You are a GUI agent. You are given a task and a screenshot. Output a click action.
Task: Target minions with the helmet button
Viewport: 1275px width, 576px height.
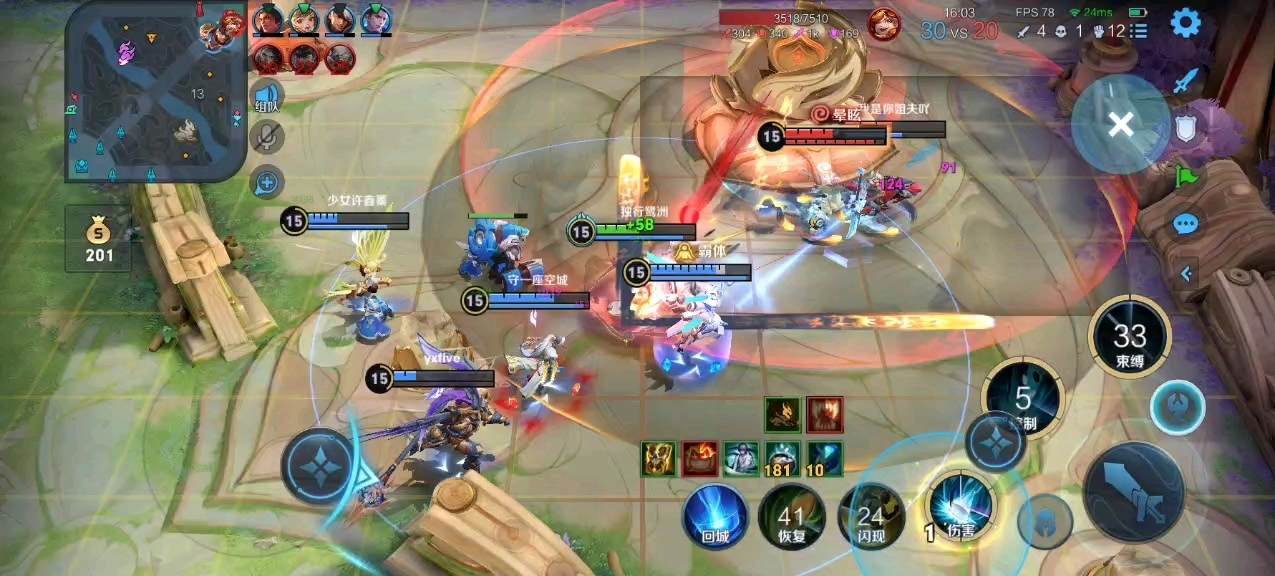point(1045,521)
